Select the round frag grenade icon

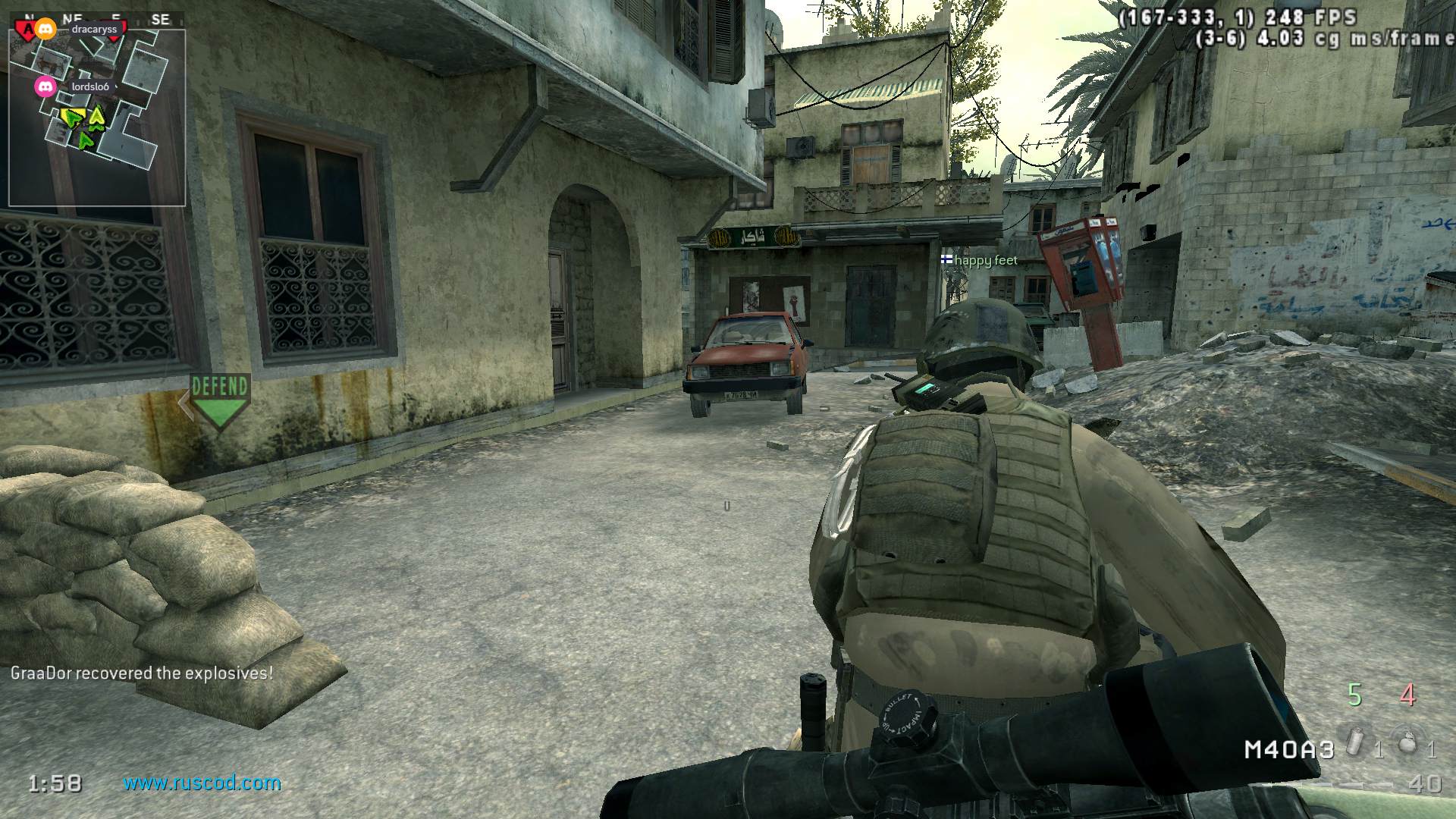[x=1407, y=741]
